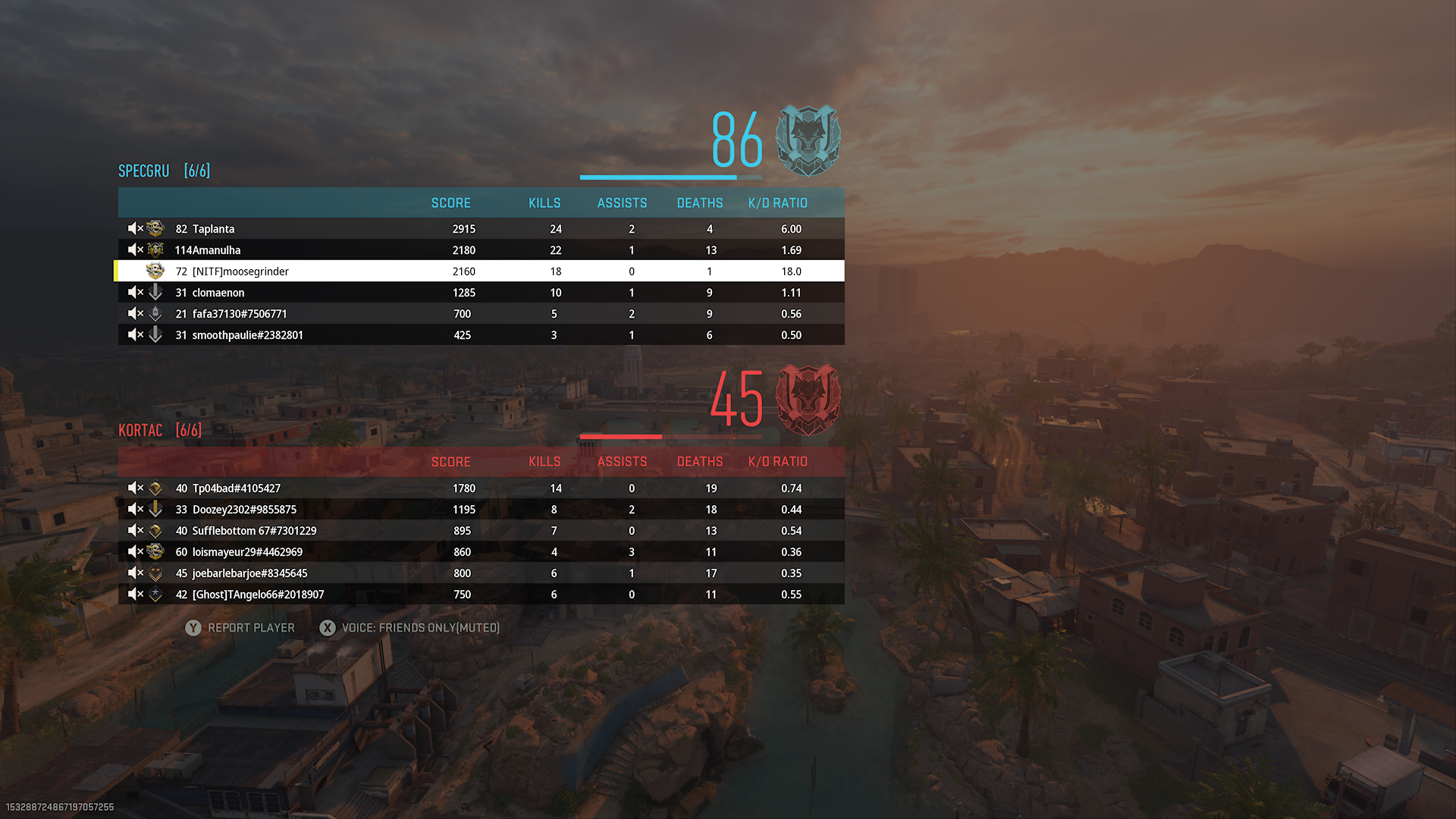Toggle the mute speaker for Tp04bad#4105427
Image resolution: width=1456 pixels, height=819 pixels.
coord(135,488)
